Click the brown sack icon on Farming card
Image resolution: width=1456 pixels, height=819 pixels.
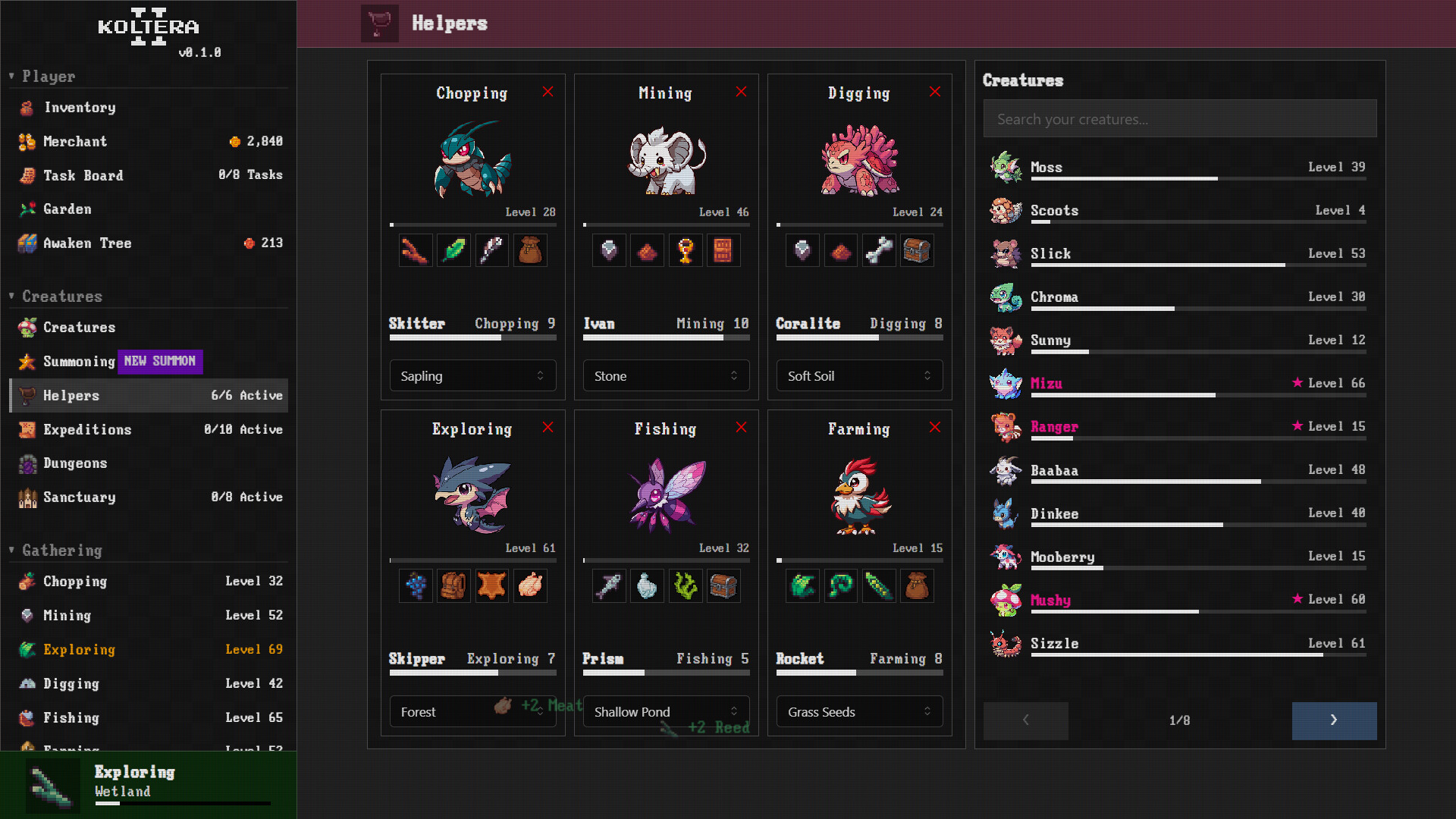tap(918, 585)
